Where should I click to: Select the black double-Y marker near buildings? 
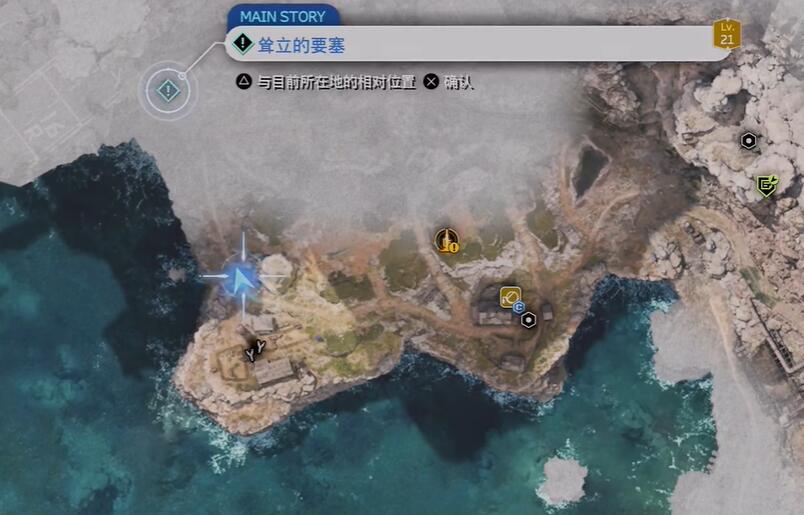pyautogui.click(x=257, y=349)
